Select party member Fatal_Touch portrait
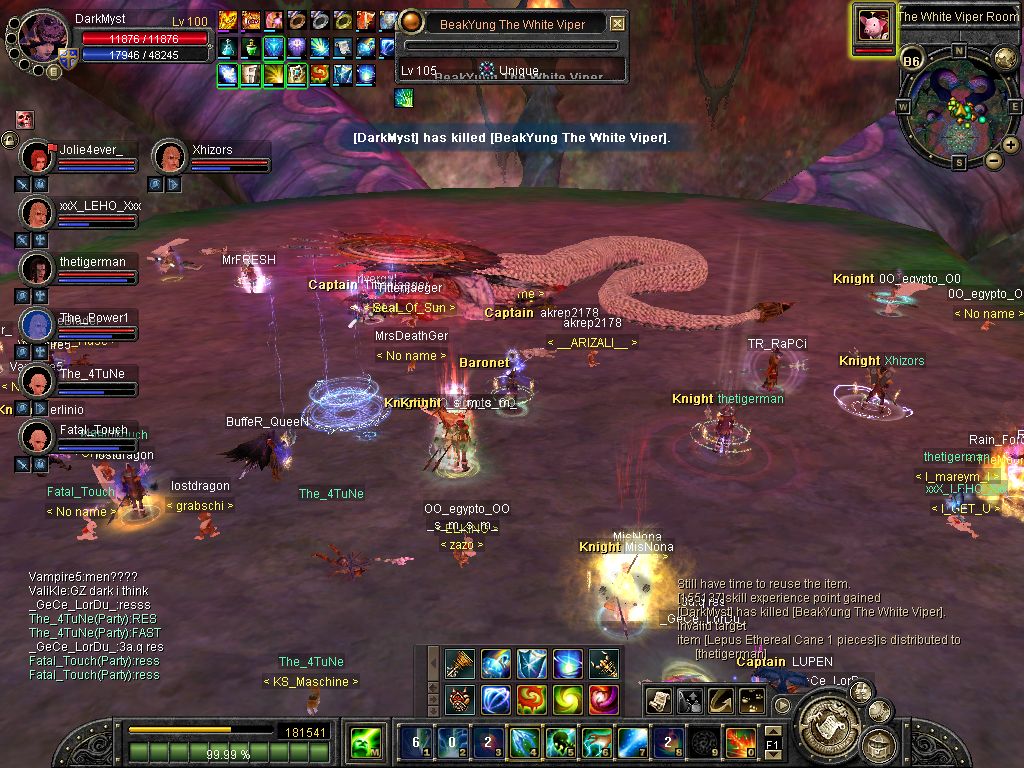 pyautogui.click(x=38, y=437)
